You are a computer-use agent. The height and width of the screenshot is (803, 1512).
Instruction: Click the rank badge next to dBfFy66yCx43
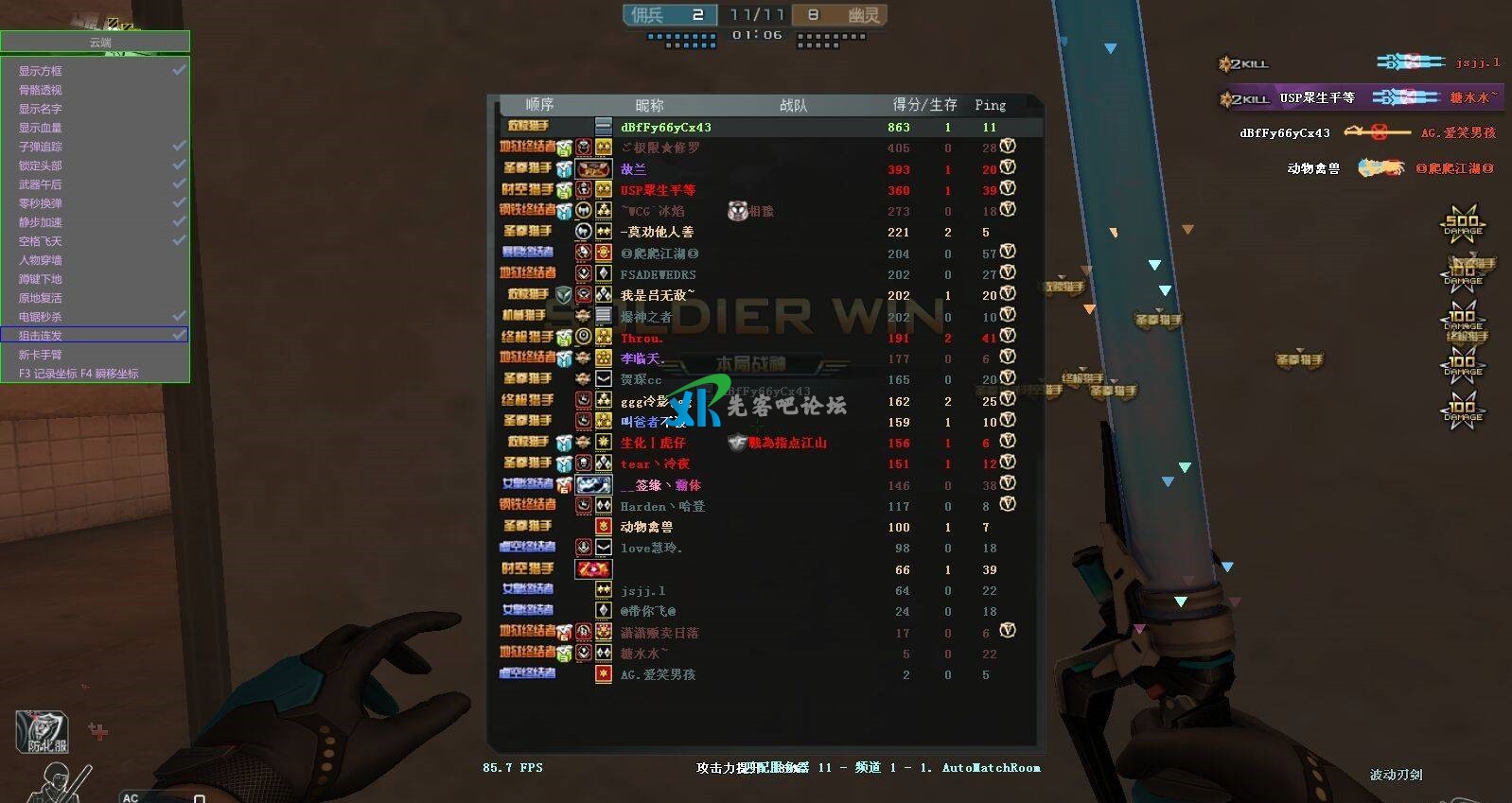pyautogui.click(x=603, y=127)
